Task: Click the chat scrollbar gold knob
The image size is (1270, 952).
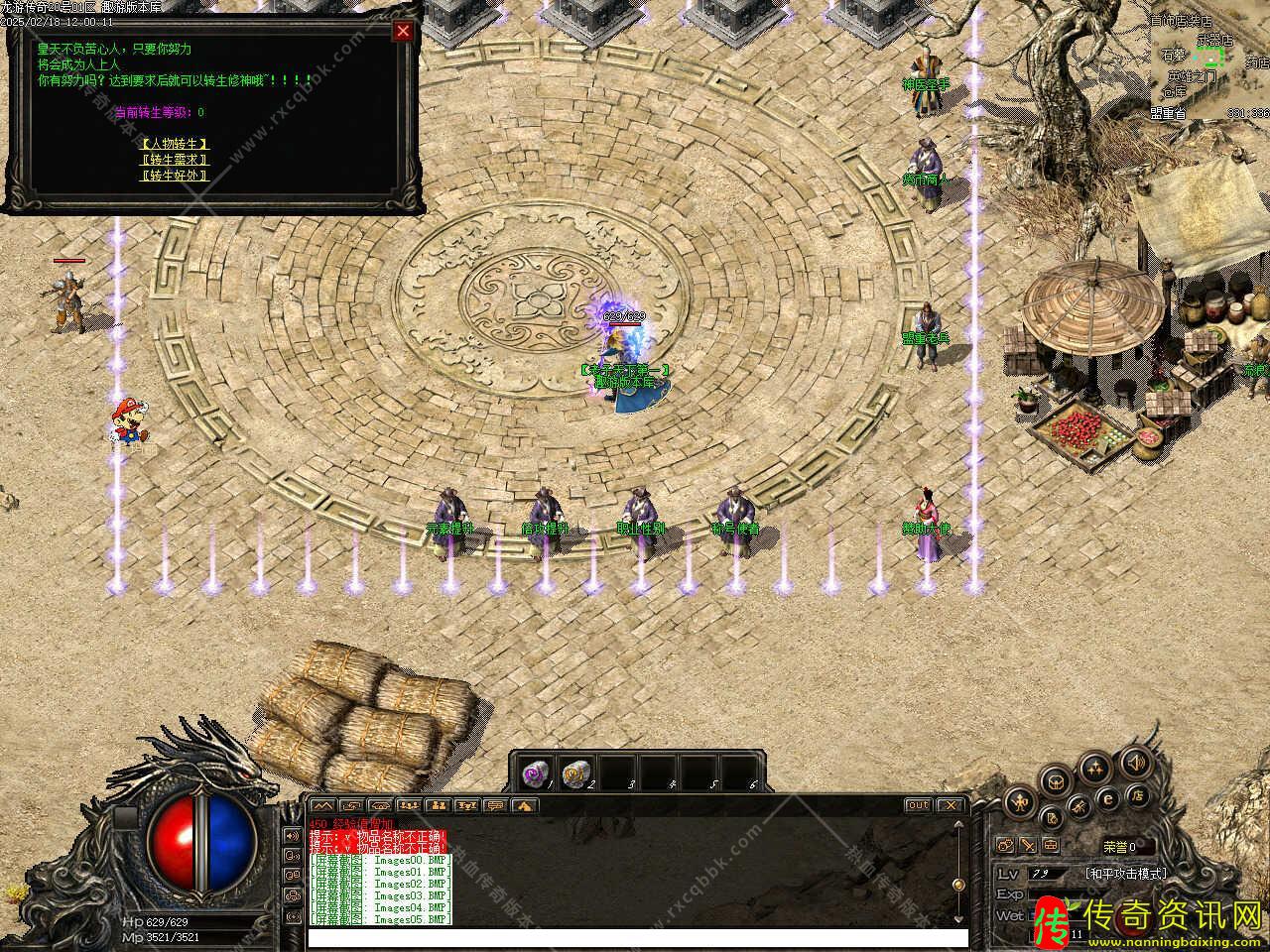Action: [x=957, y=885]
